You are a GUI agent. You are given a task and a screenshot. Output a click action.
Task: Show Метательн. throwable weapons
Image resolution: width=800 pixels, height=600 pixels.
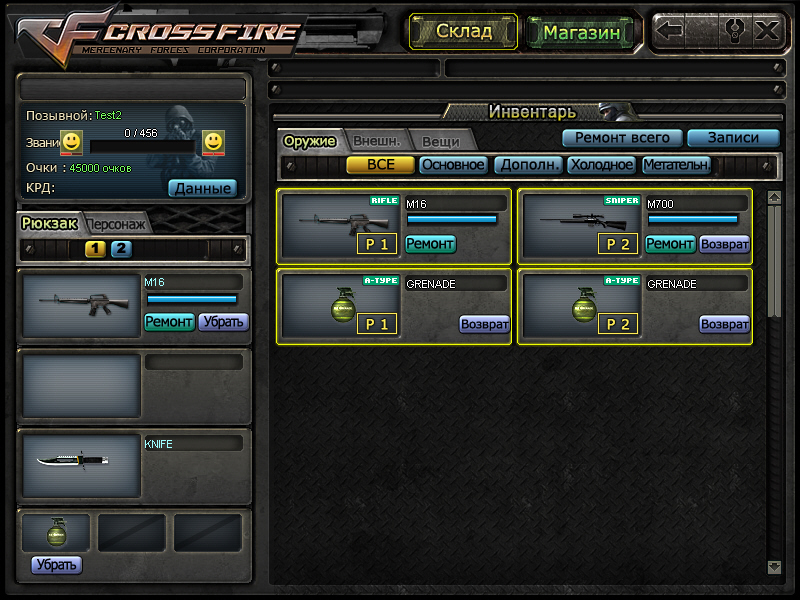[x=676, y=165]
